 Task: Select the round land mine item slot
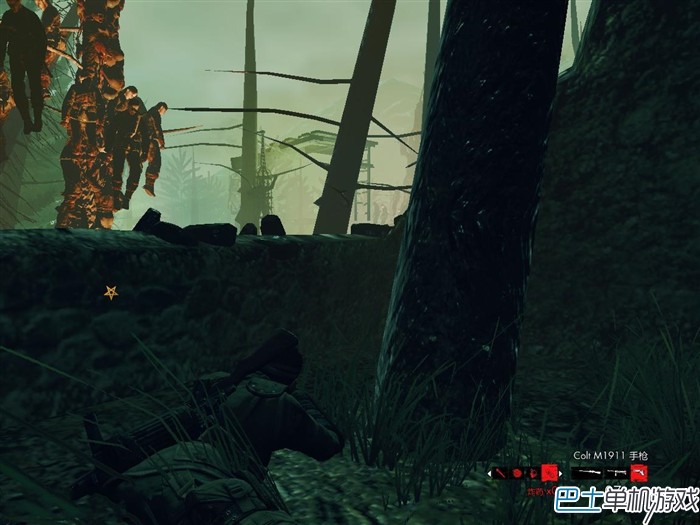516,473
